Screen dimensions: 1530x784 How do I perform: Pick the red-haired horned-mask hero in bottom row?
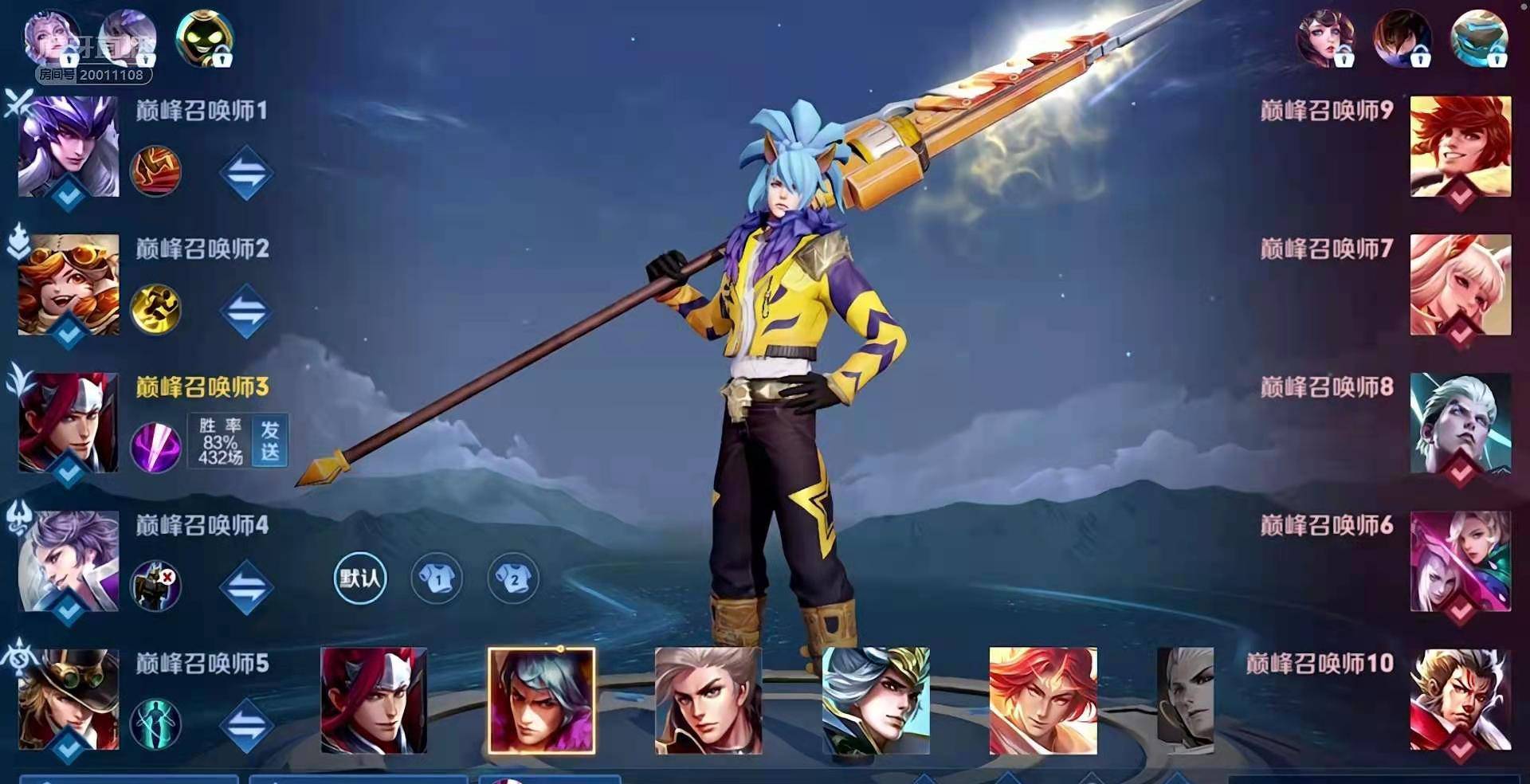coord(374,700)
